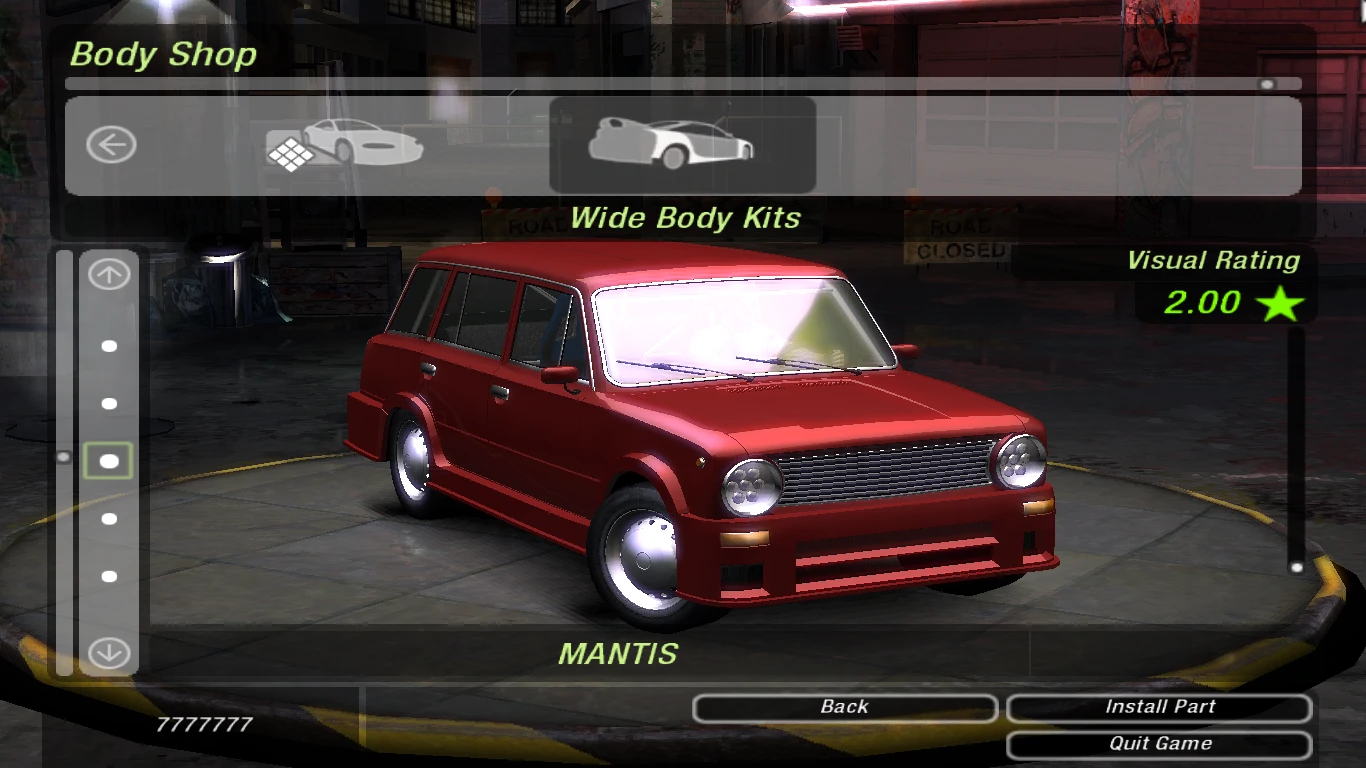1366x768 pixels.
Task: Click the MANTIS part name label
Action: [x=620, y=654]
